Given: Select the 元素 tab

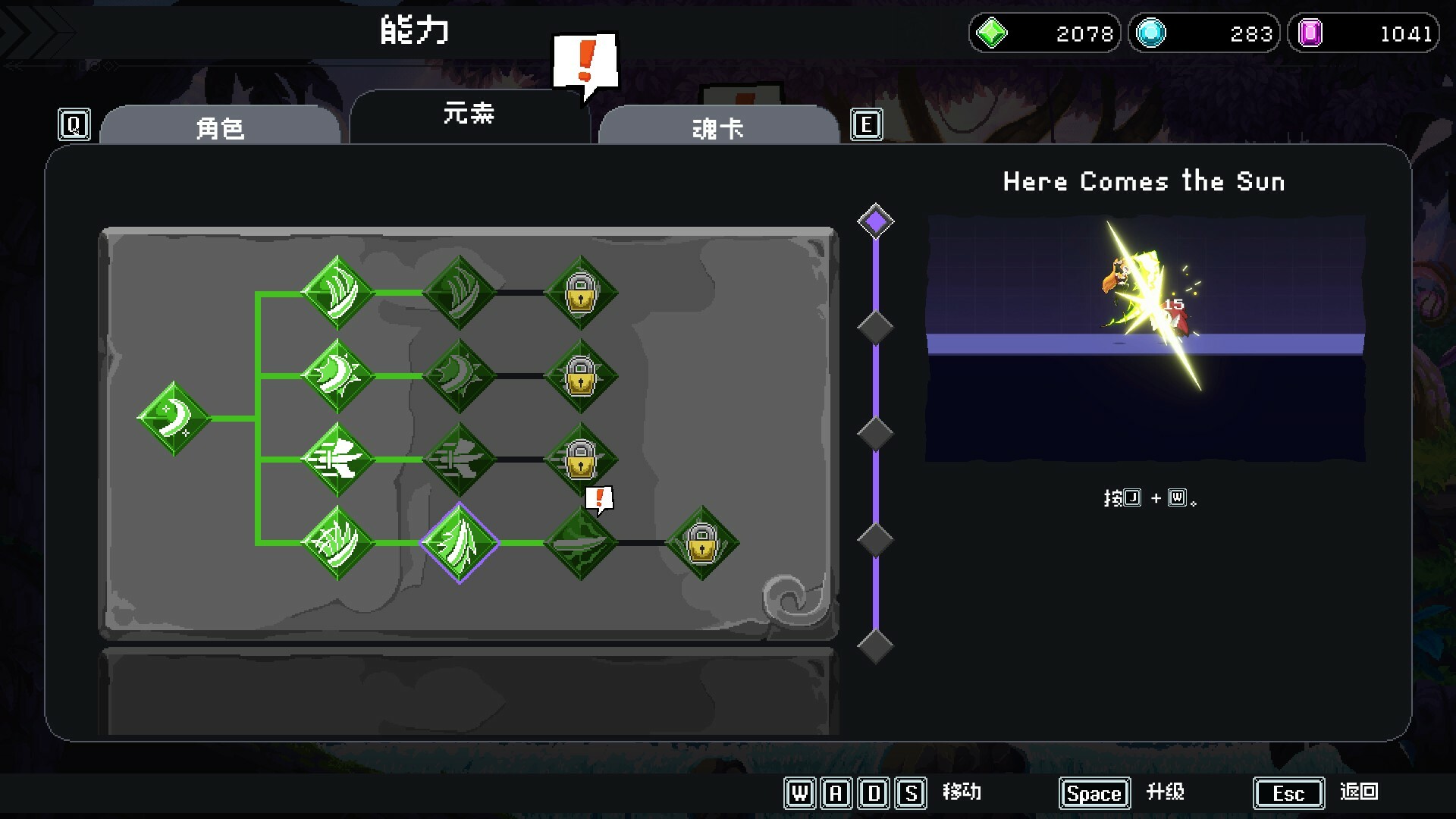Looking at the screenshot, I should click(x=469, y=115).
